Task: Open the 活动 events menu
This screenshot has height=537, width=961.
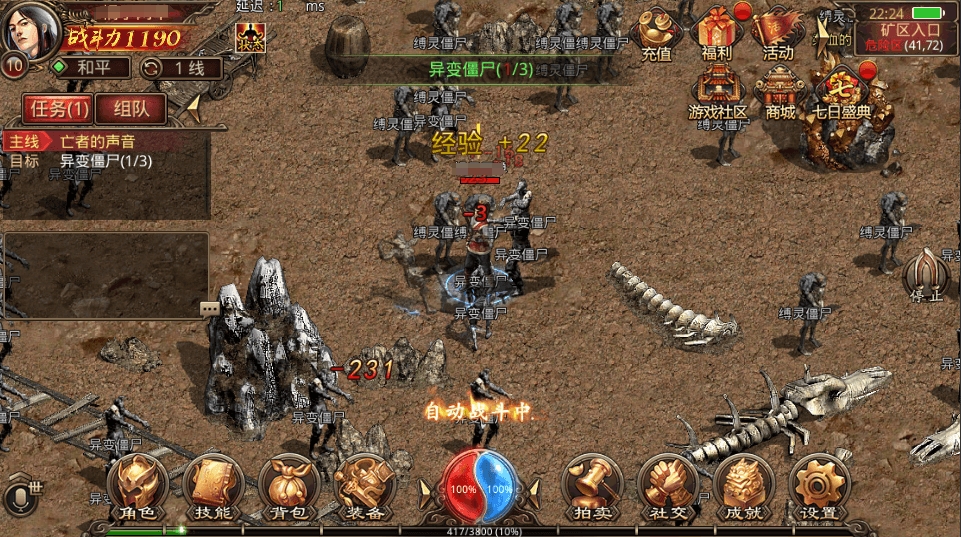Action: pos(777,34)
